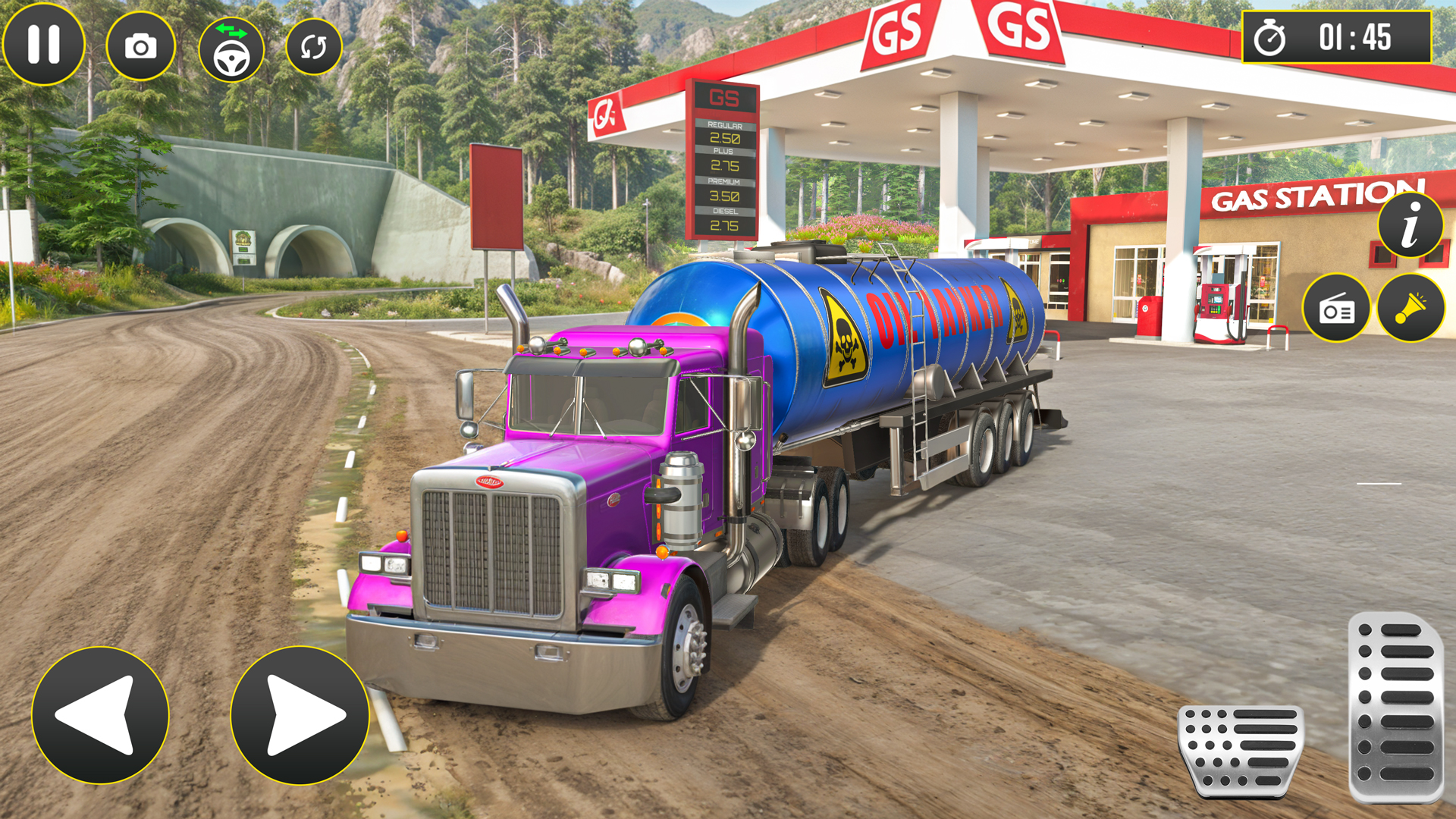Tap the PREMIUM price row on the board
Viewport: 1456px width, 819px height.
click(x=724, y=189)
